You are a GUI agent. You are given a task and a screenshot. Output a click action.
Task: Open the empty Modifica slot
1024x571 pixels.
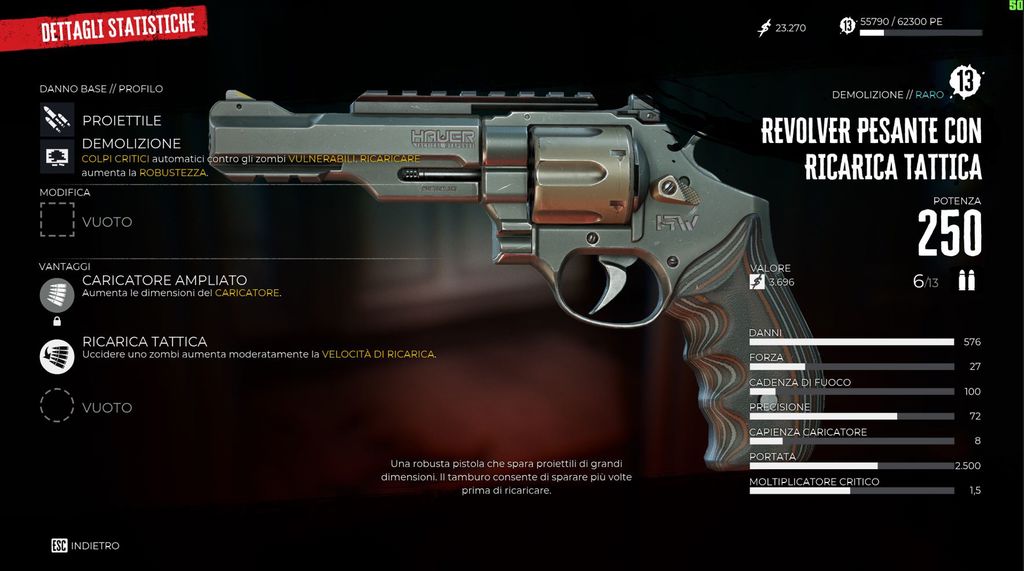[x=57, y=221]
